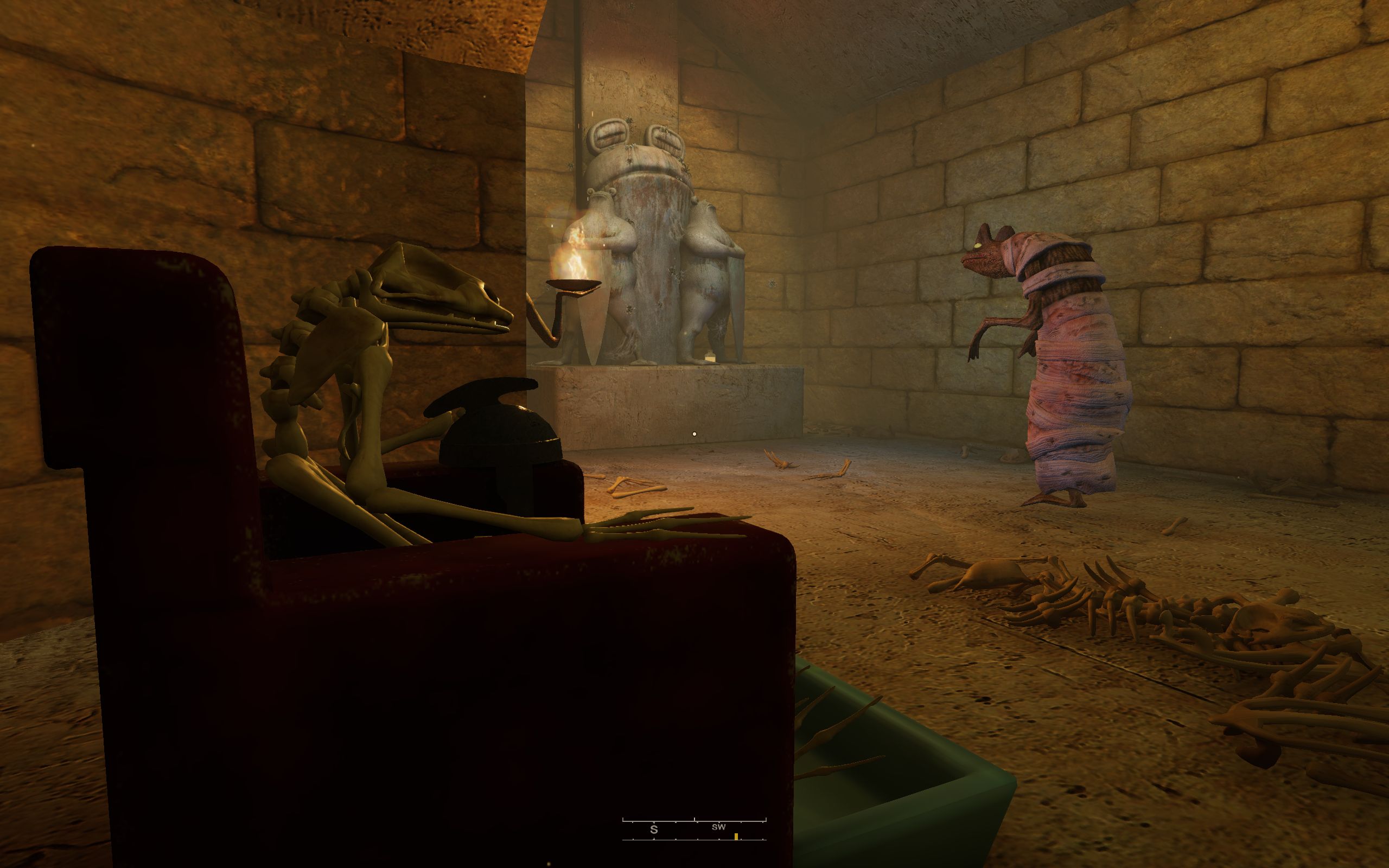Click the compass bar showing S and SW
The width and height of the screenshot is (1389, 868).
(x=694, y=829)
